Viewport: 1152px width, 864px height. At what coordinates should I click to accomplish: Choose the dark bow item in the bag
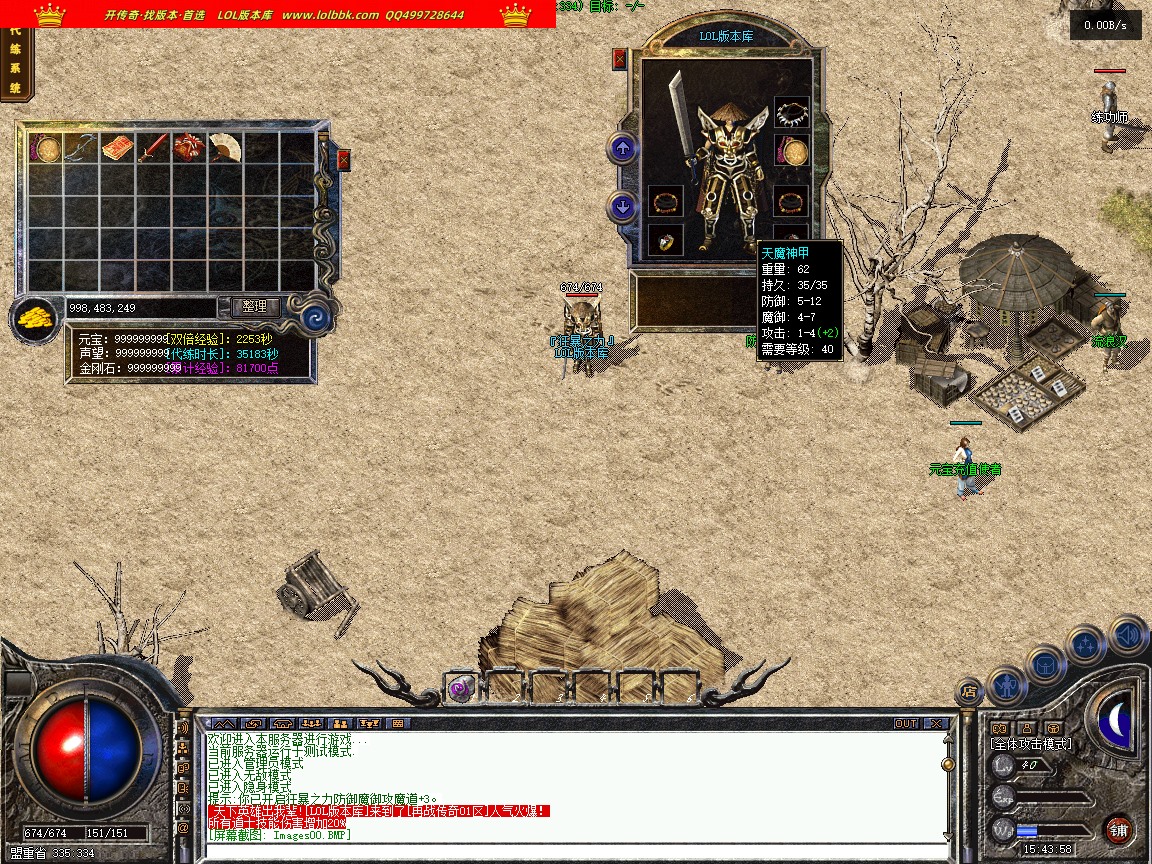coord(80,148)
